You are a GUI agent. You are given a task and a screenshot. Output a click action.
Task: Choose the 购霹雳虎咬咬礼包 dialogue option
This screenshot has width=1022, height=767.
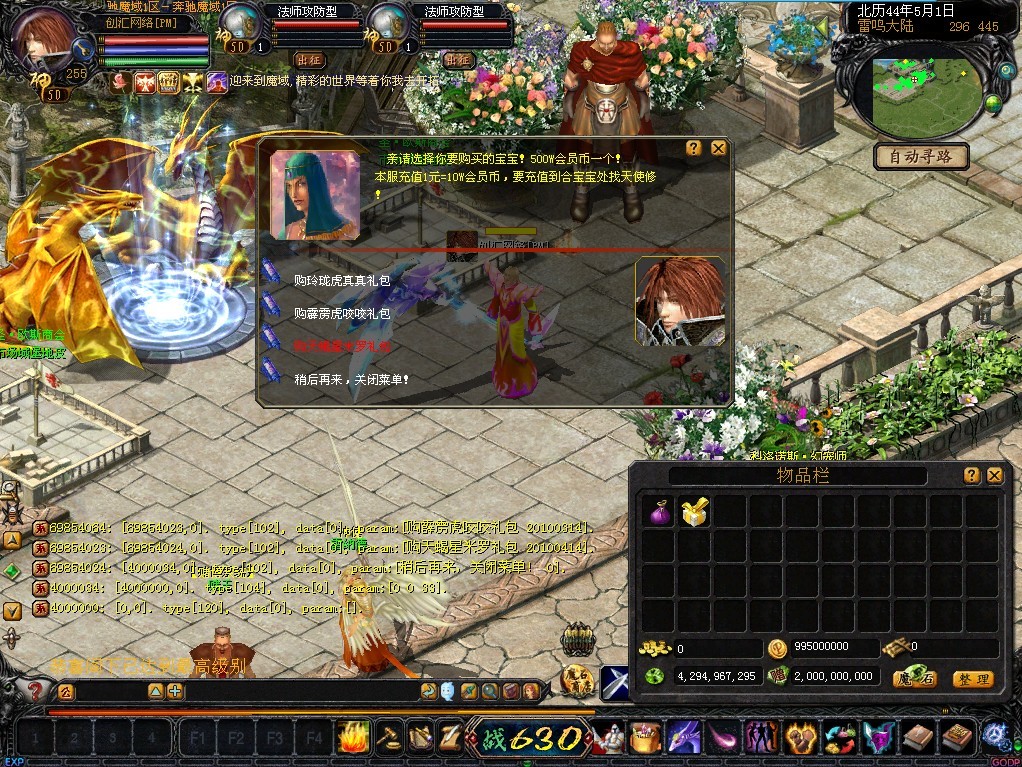(x=342, y=313)
